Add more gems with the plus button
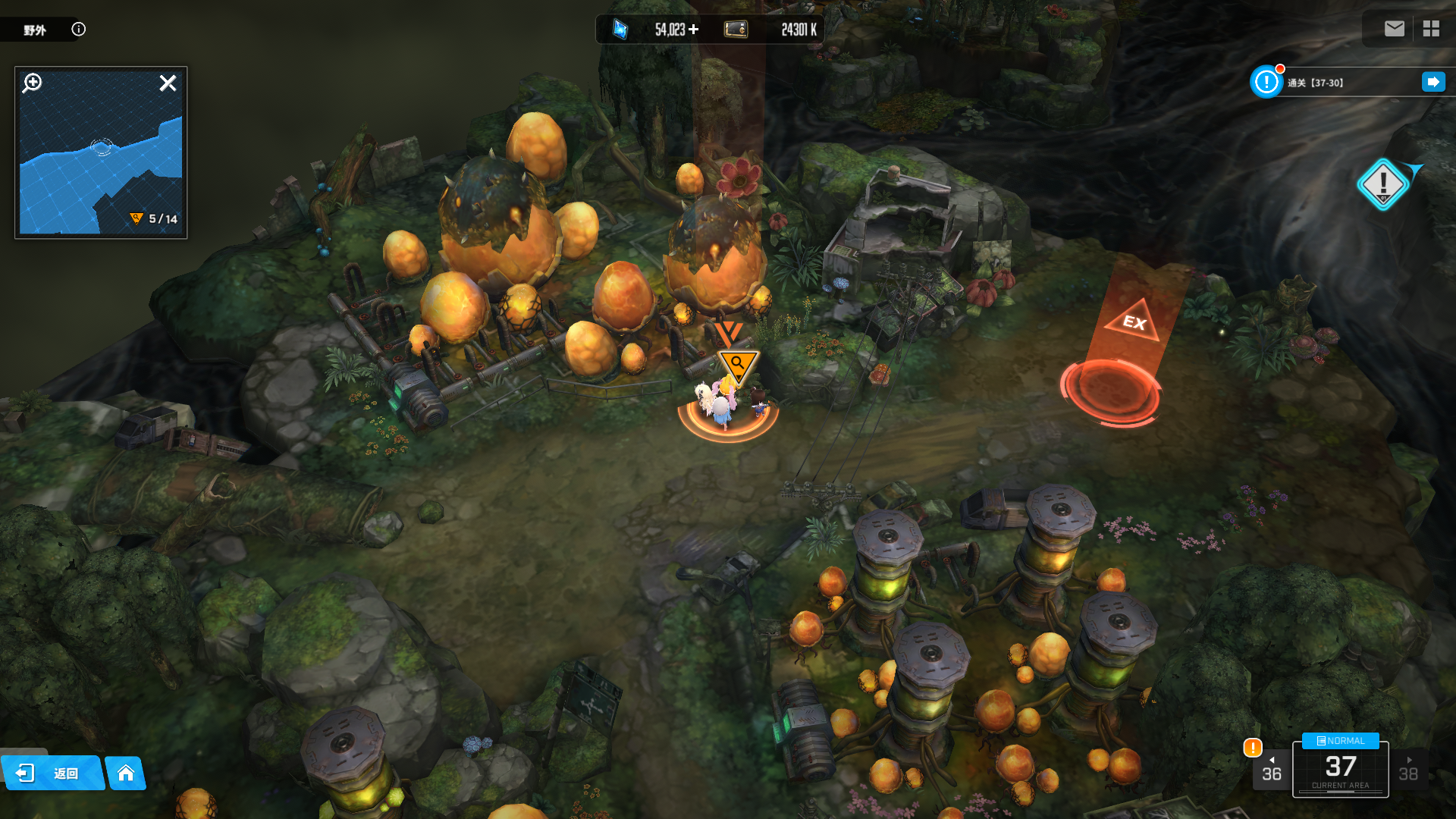This screenshot has height=819, width=1456. (x=693, y=30)
